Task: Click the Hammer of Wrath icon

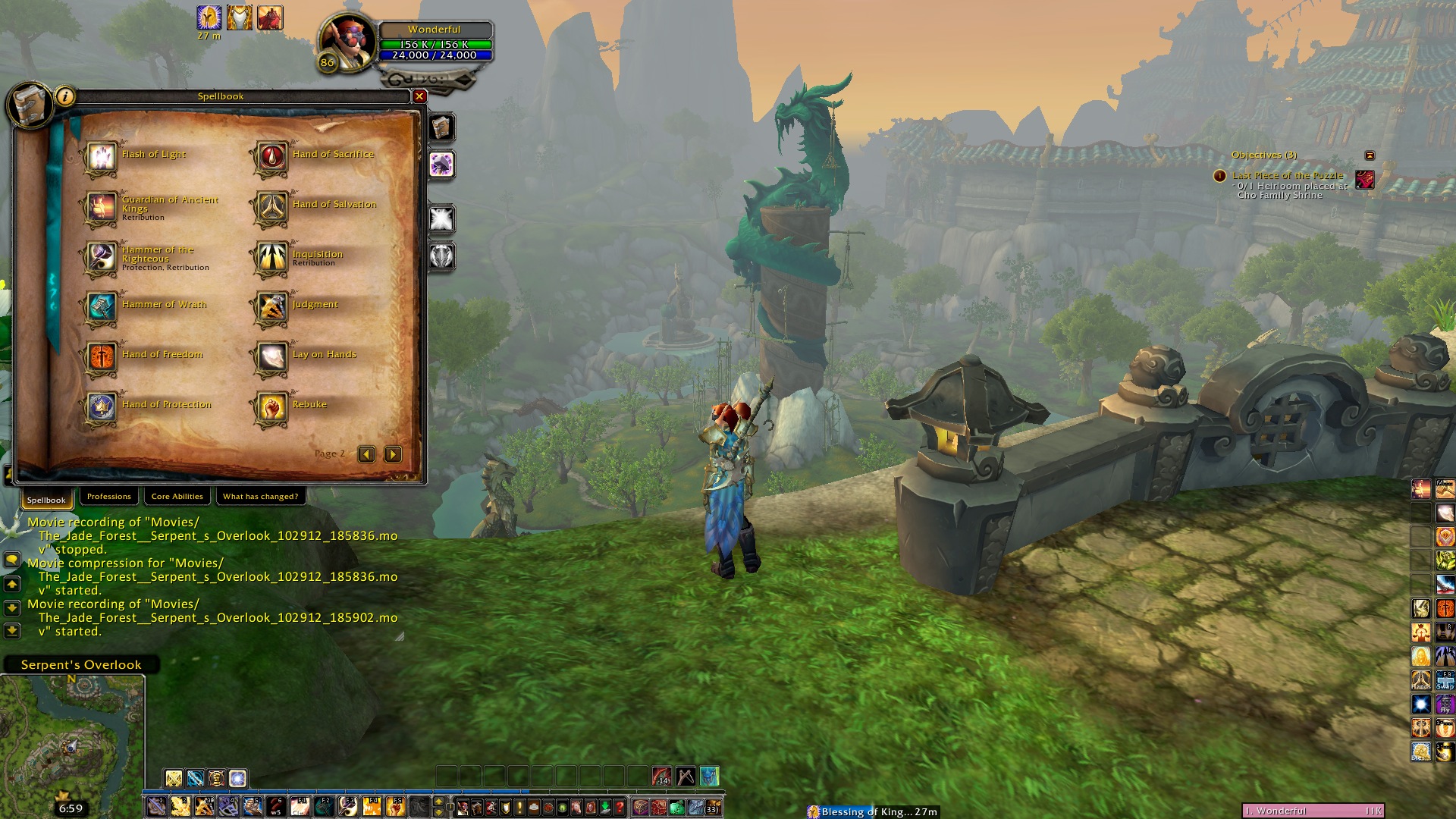Action: pos(101,307)
